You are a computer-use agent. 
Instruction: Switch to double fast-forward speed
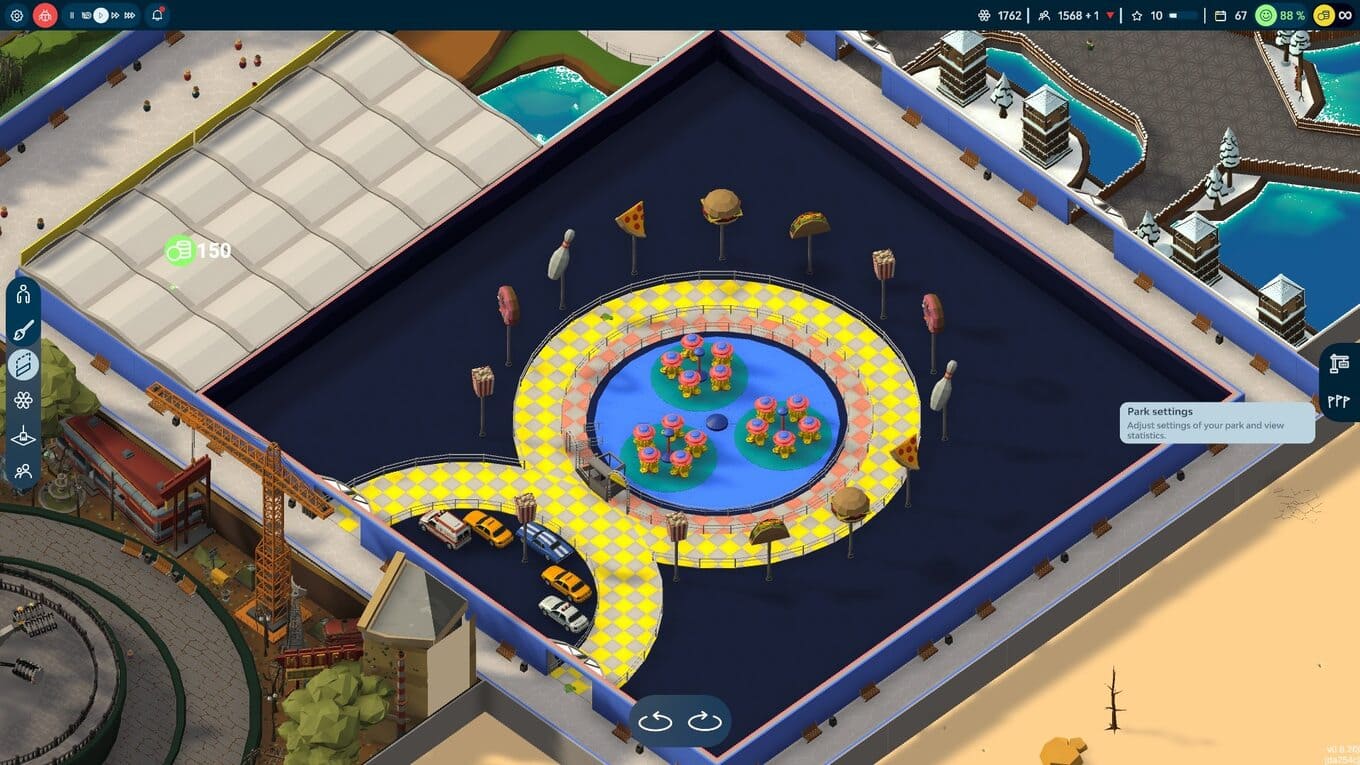116,15
